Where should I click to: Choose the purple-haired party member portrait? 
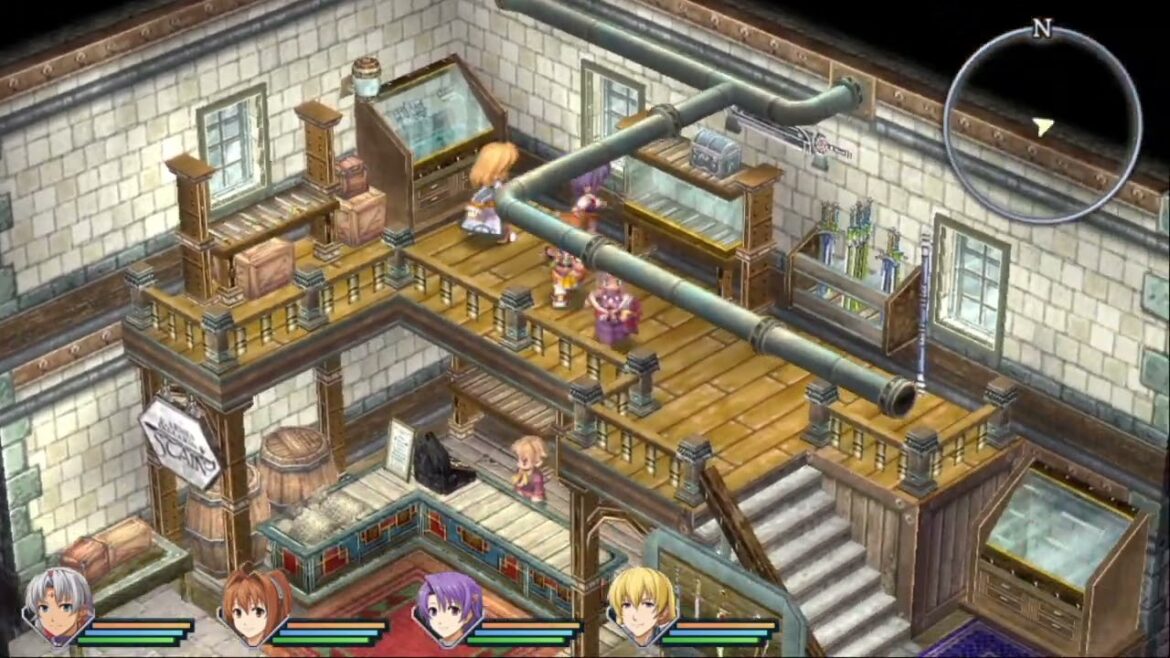449,607
